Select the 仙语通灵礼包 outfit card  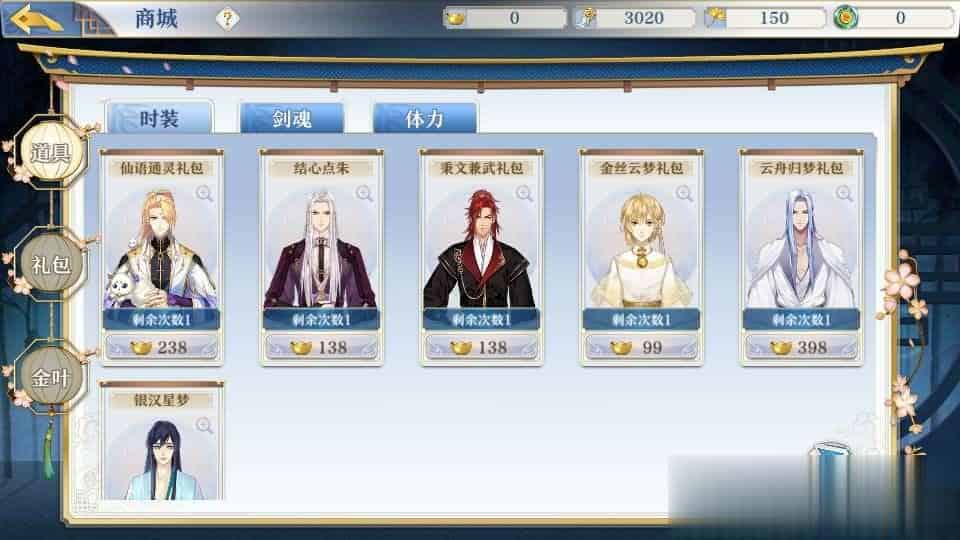coord(161,245)
